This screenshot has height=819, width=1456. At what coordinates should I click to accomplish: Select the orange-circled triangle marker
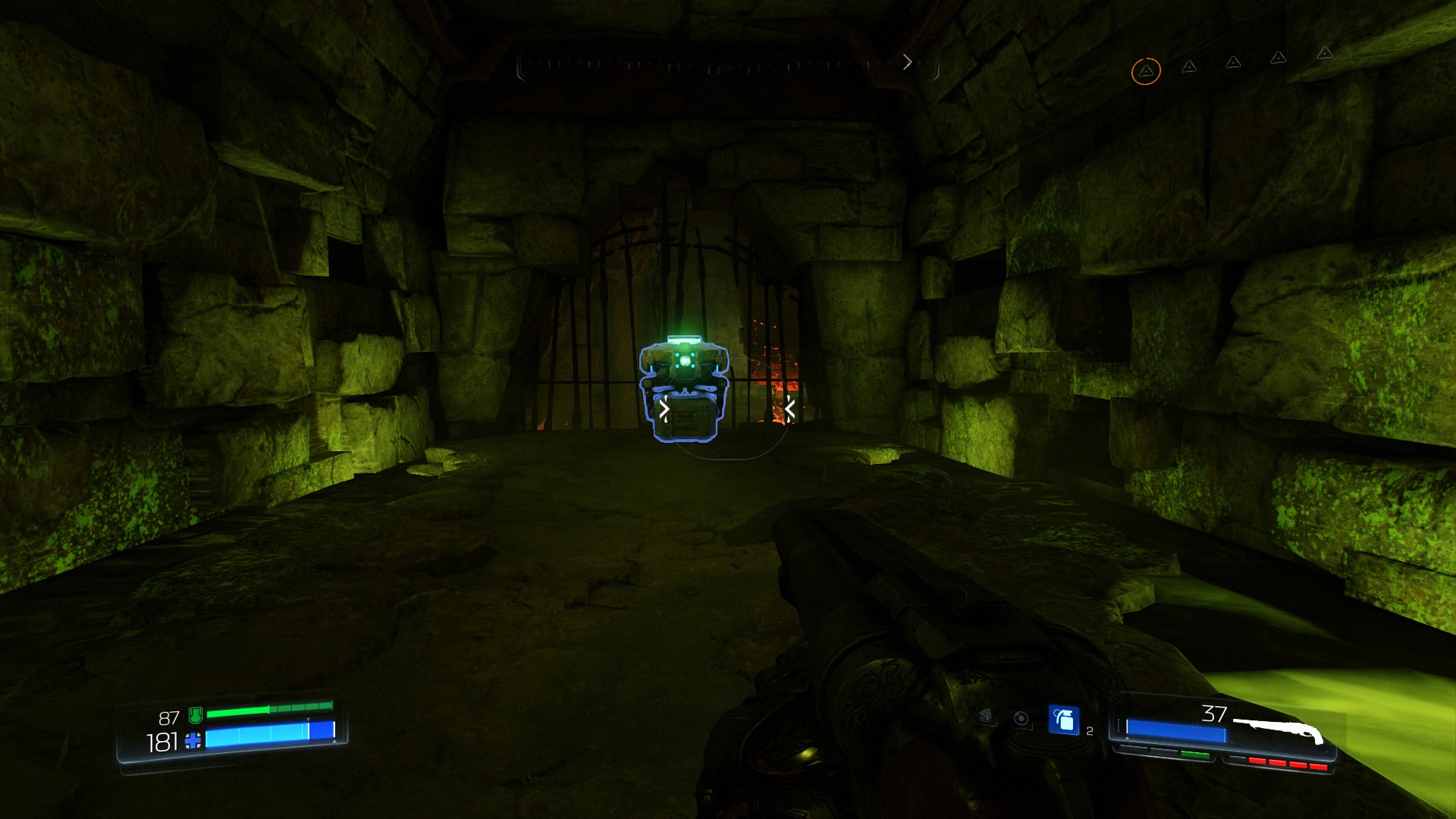(x=1146, y=71)
